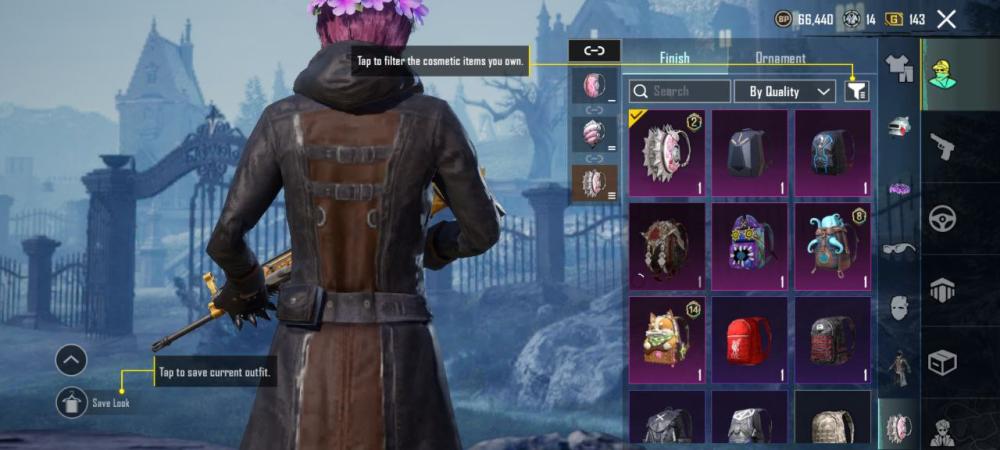1000x450 pixels.
Task: Toggle the link button above backpack levels
Action: 594,50
